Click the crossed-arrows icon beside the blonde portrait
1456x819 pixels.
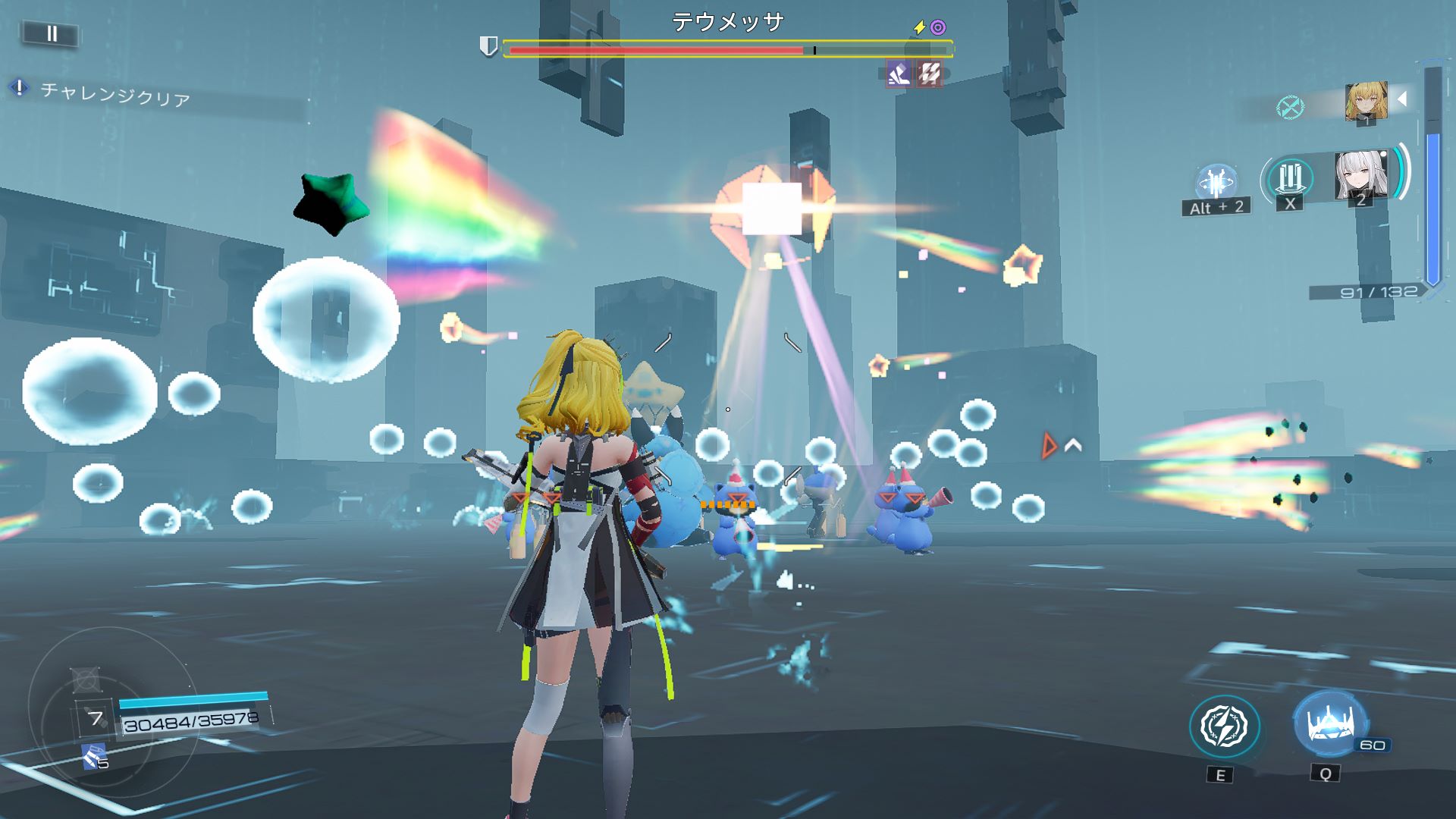pyautogui.click(x=1289, y=107)
